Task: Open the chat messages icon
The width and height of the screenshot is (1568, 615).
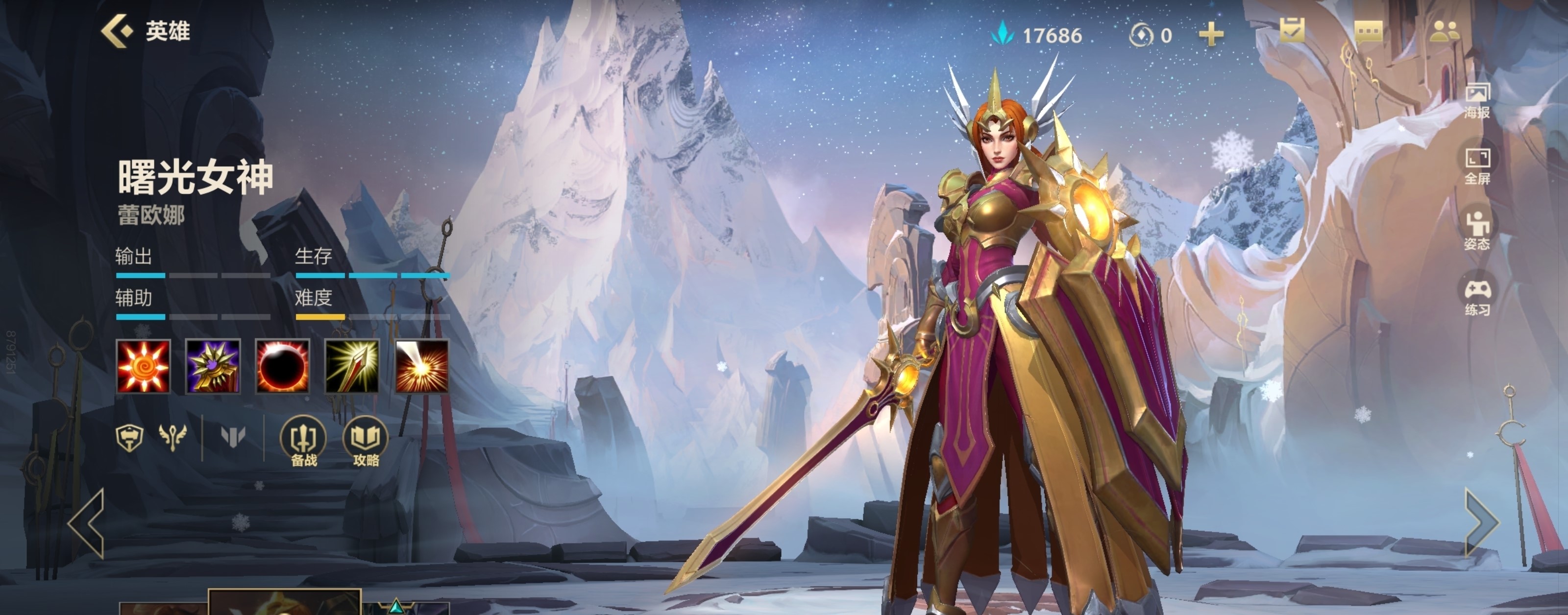Action: click(1369, 31)
